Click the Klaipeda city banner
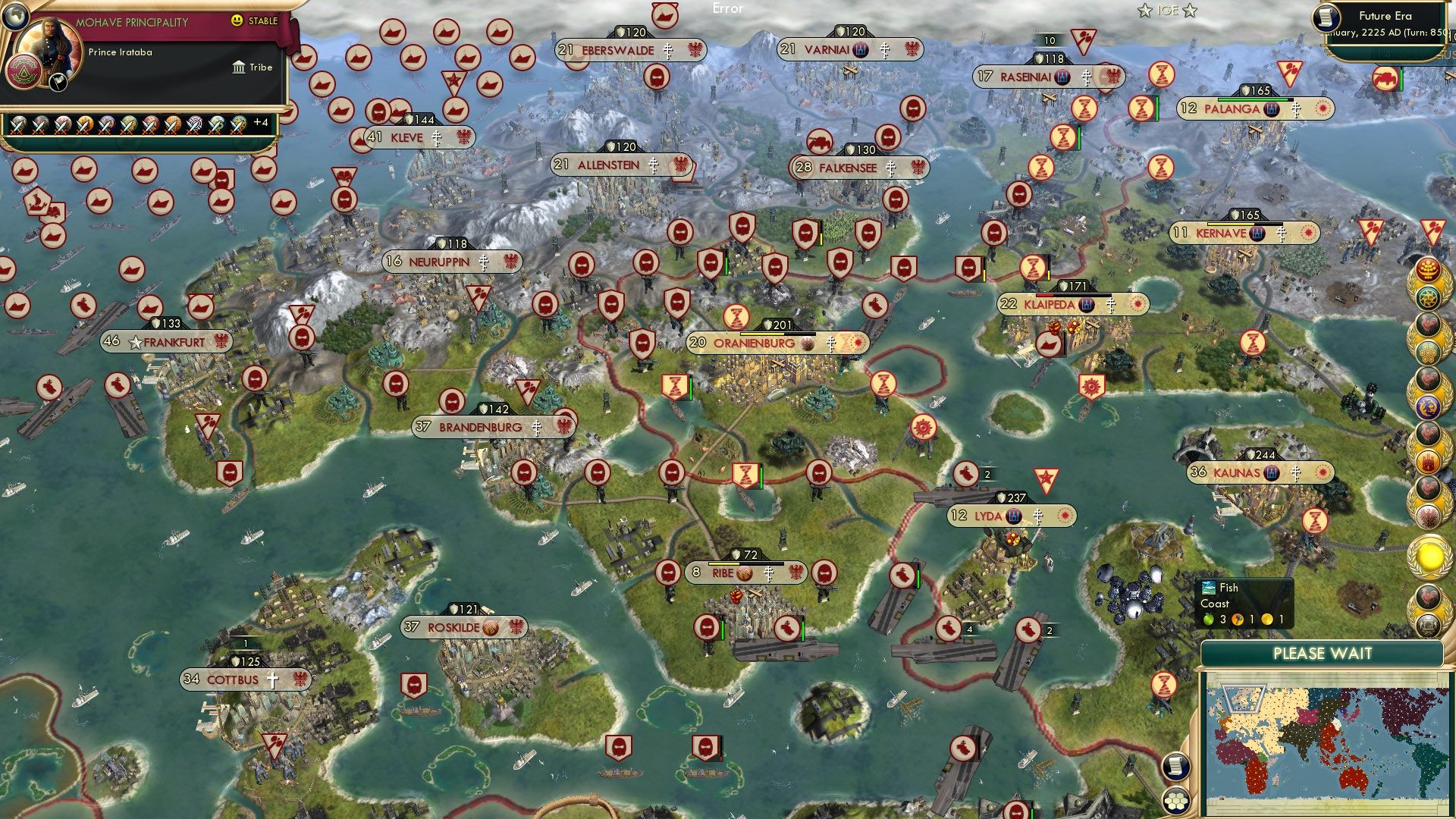Image resolution: width=1456 pixels, height=819 pixels. tap(1060, 303)
